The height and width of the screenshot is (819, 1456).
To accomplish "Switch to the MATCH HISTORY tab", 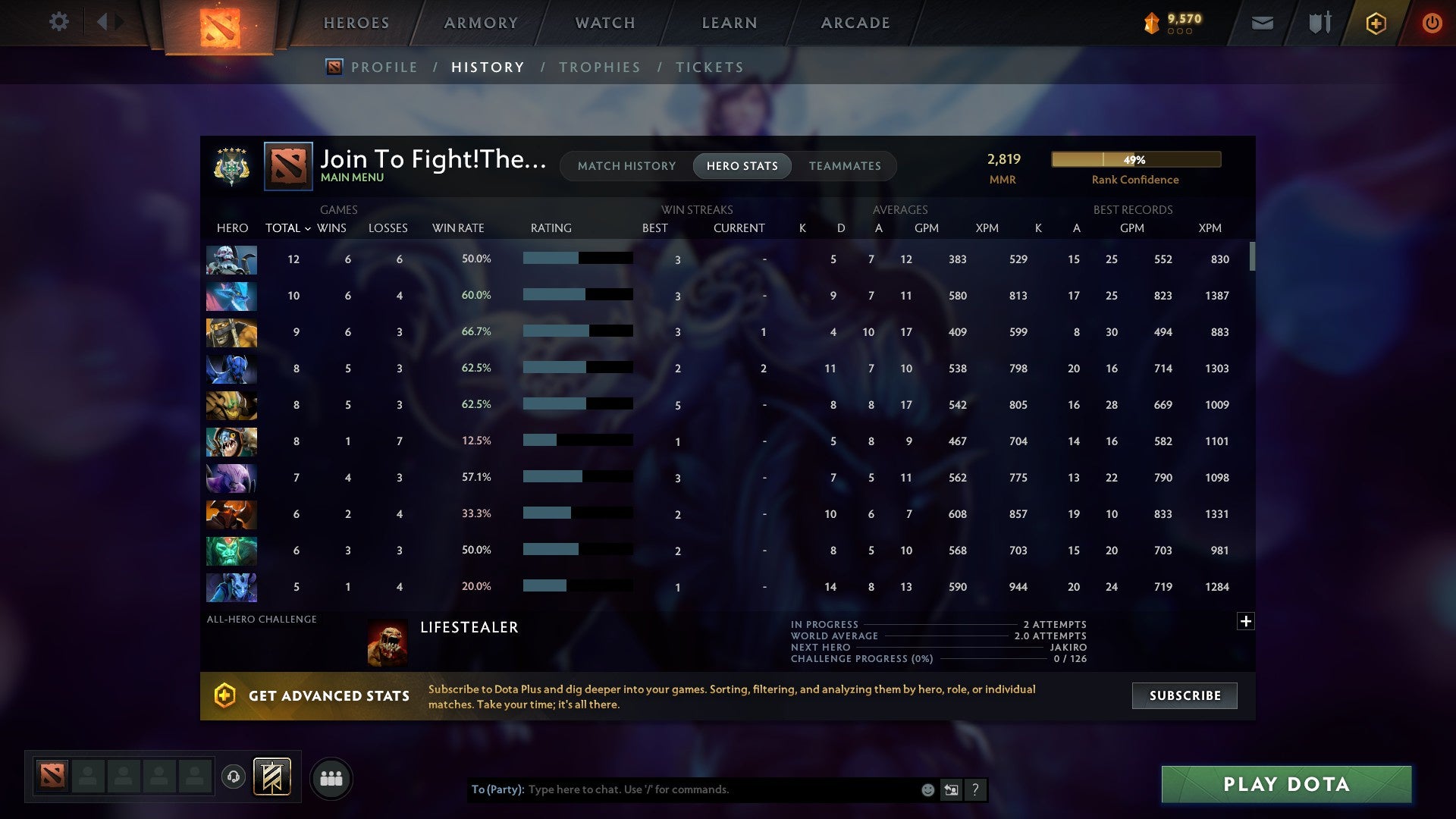I will (626, 165).
